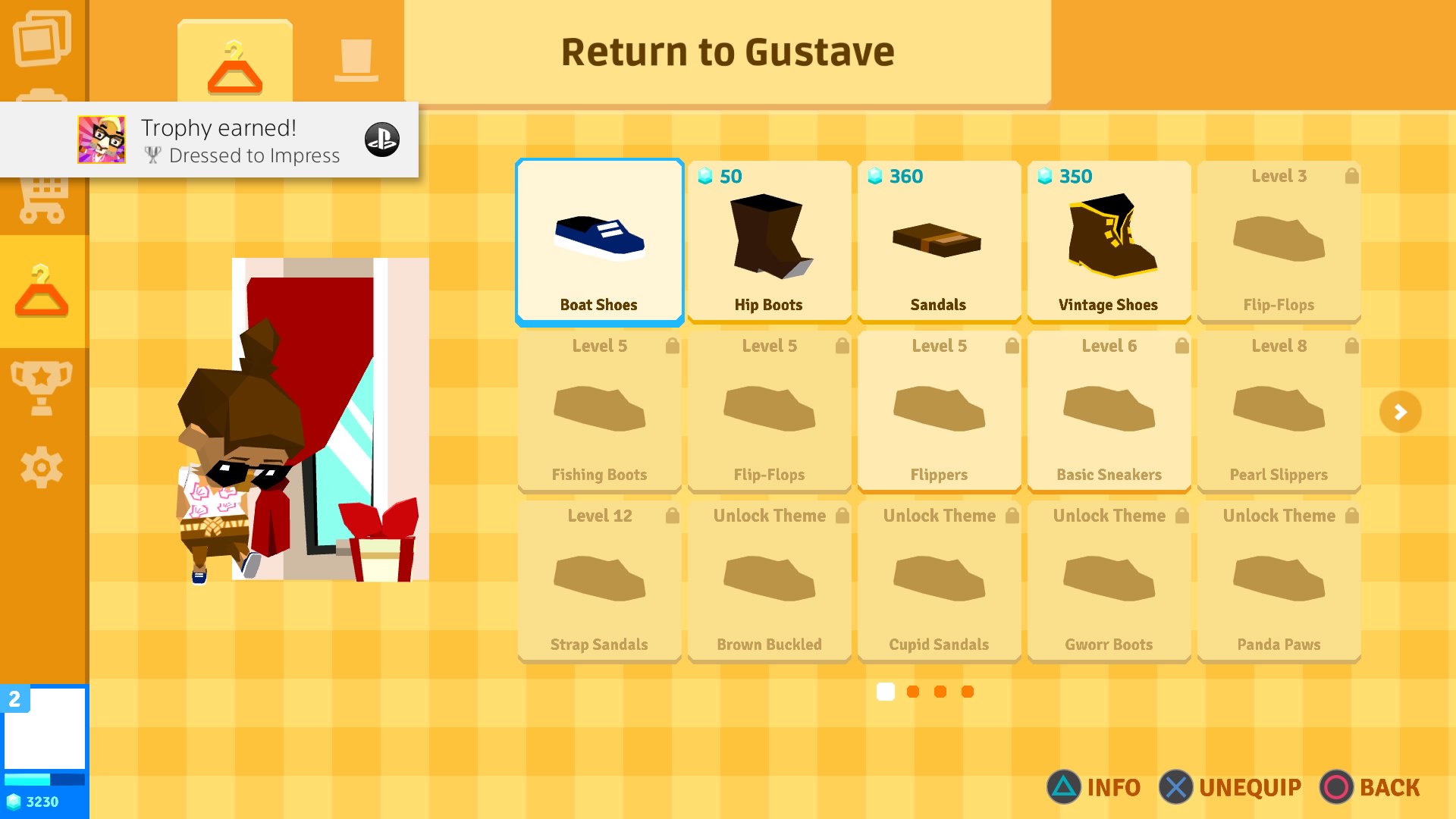Screen dimensions: 1456x819
Task: Select the fourth page dot
Action: click(967, 692)
